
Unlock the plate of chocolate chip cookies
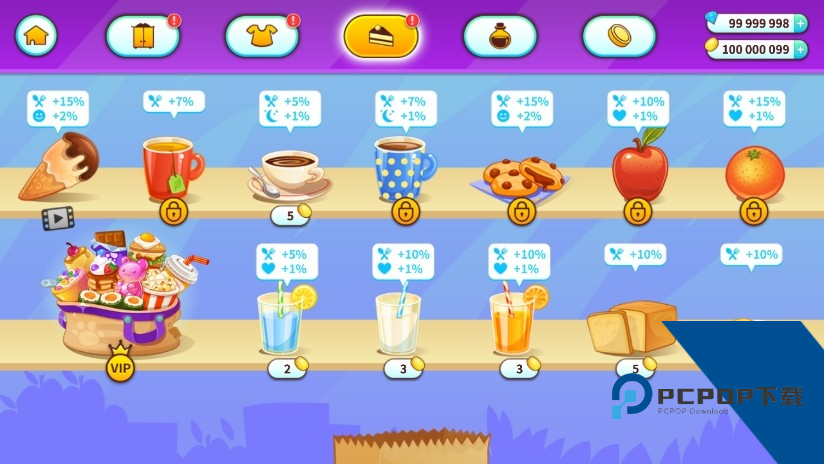[x=522, y=211]
